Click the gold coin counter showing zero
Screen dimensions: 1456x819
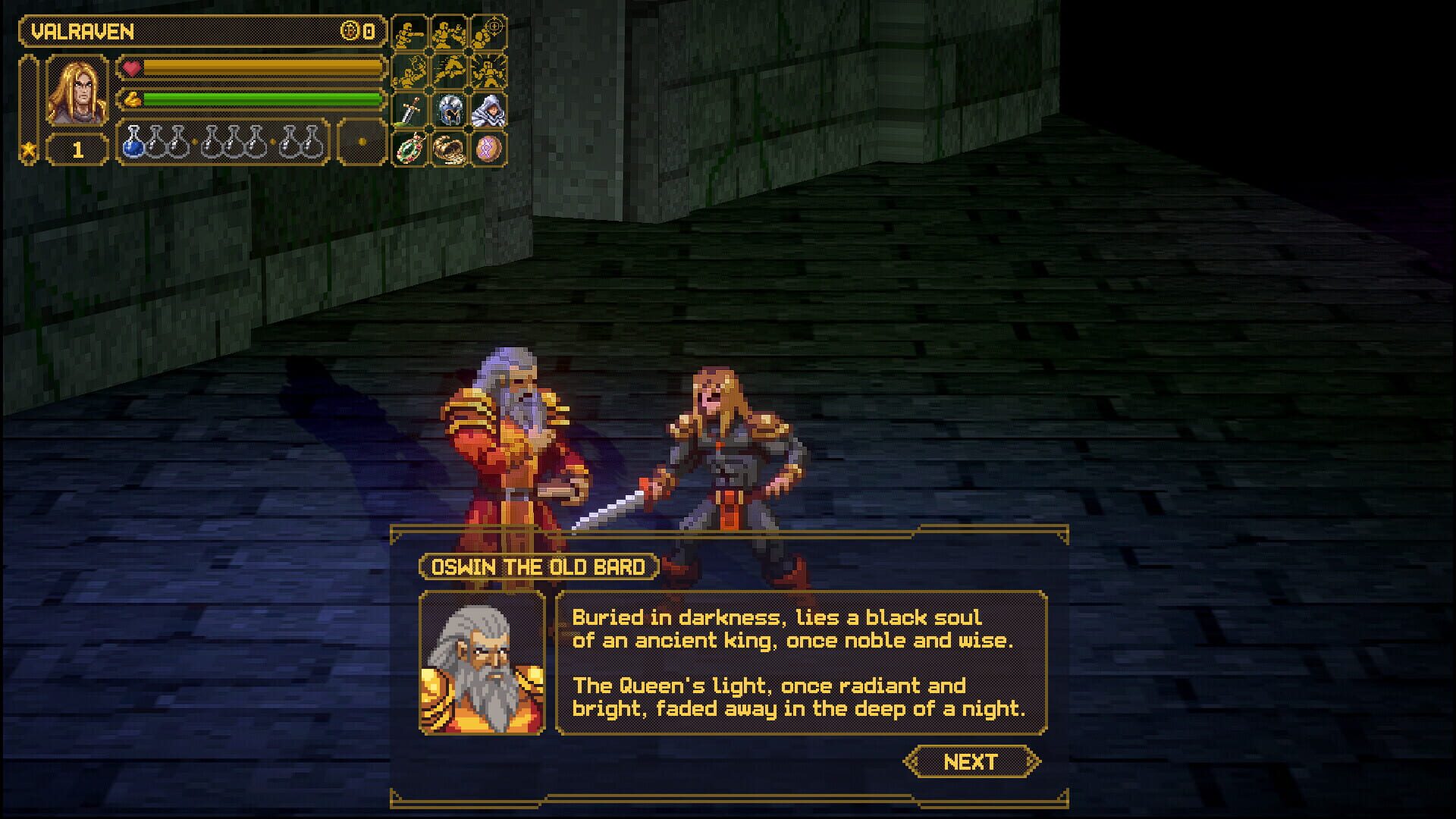coord(356,33)
